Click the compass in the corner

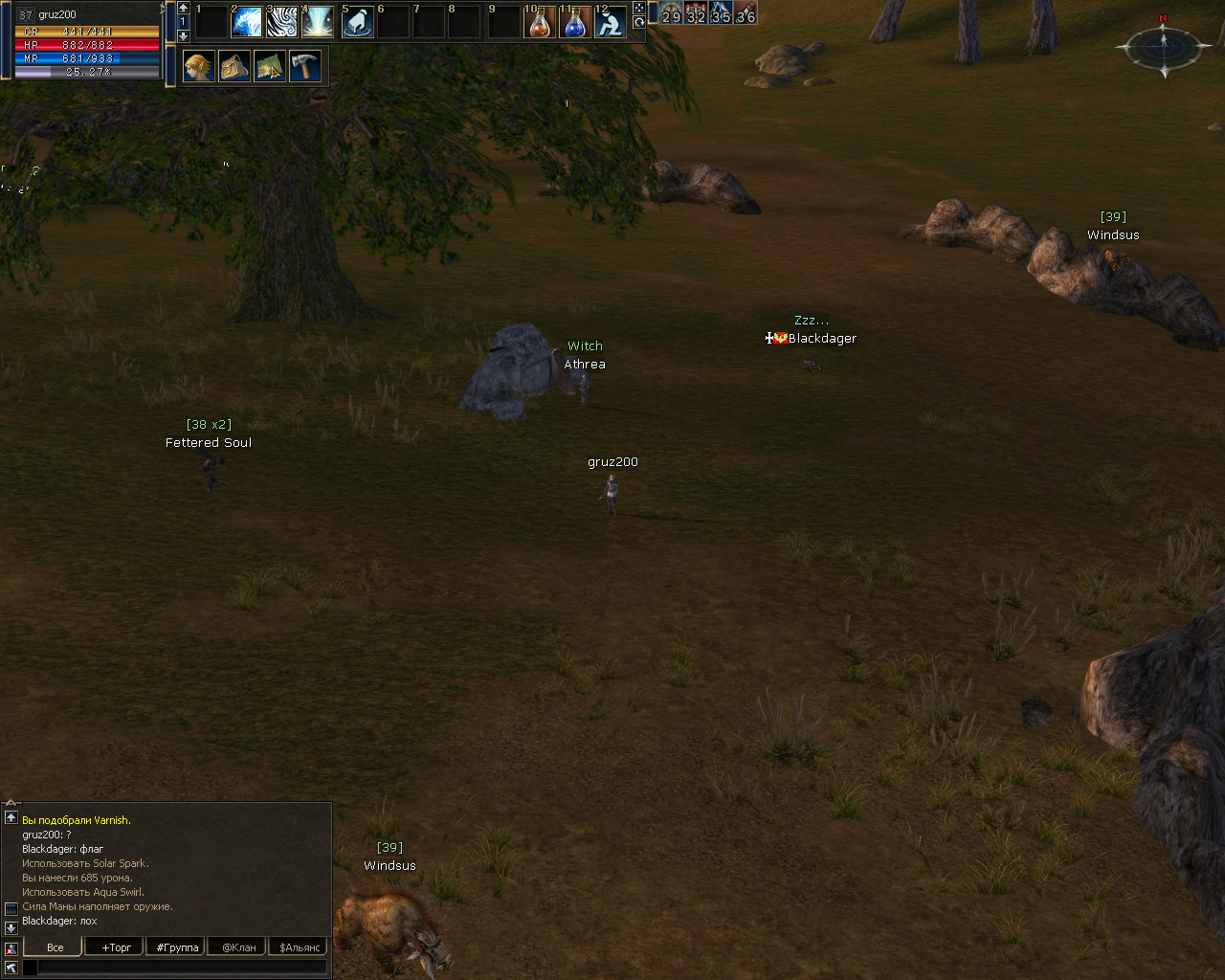pos(1164,44)
